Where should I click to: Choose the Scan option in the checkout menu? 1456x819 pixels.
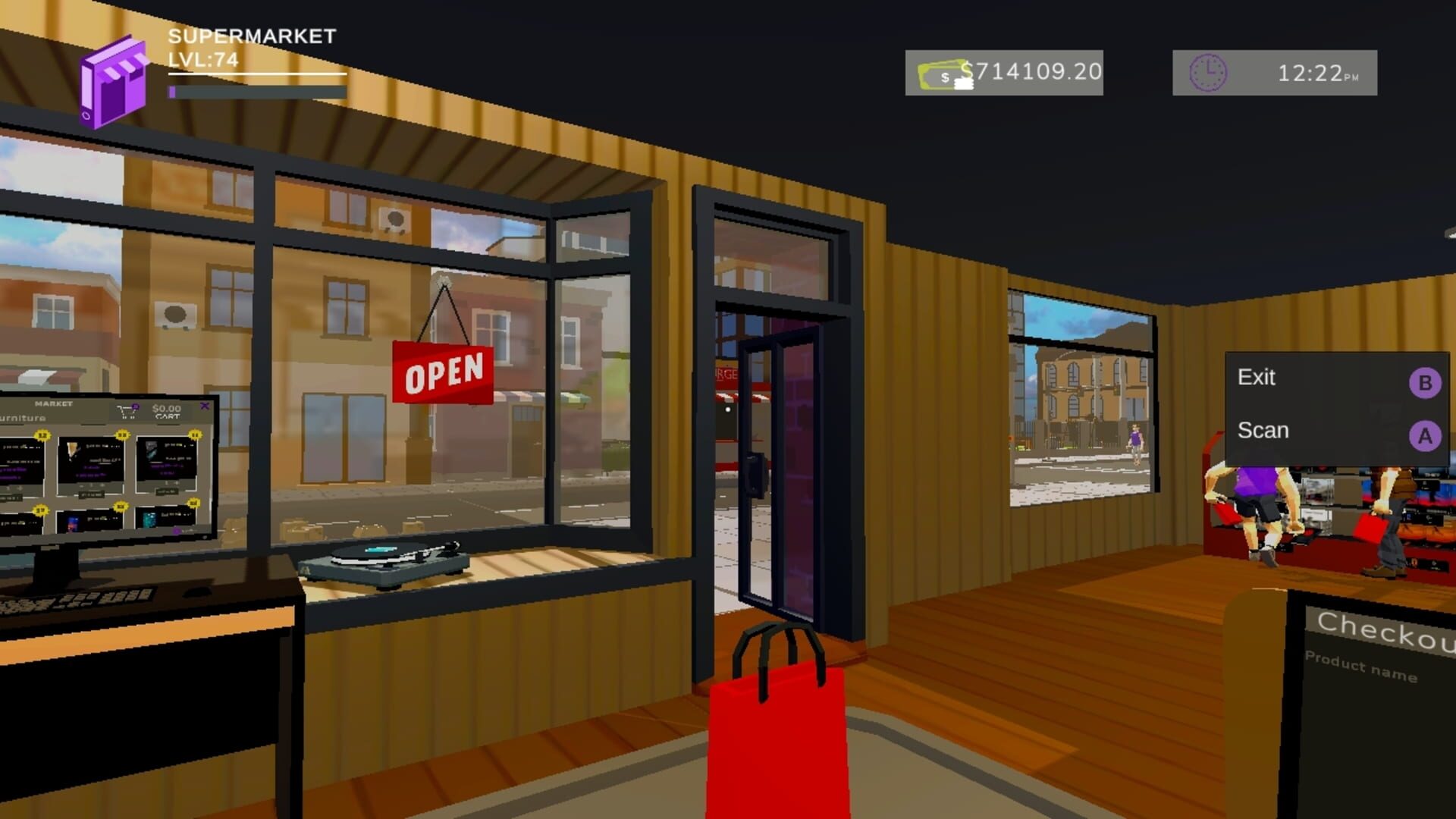click(x=1262, y=431)
